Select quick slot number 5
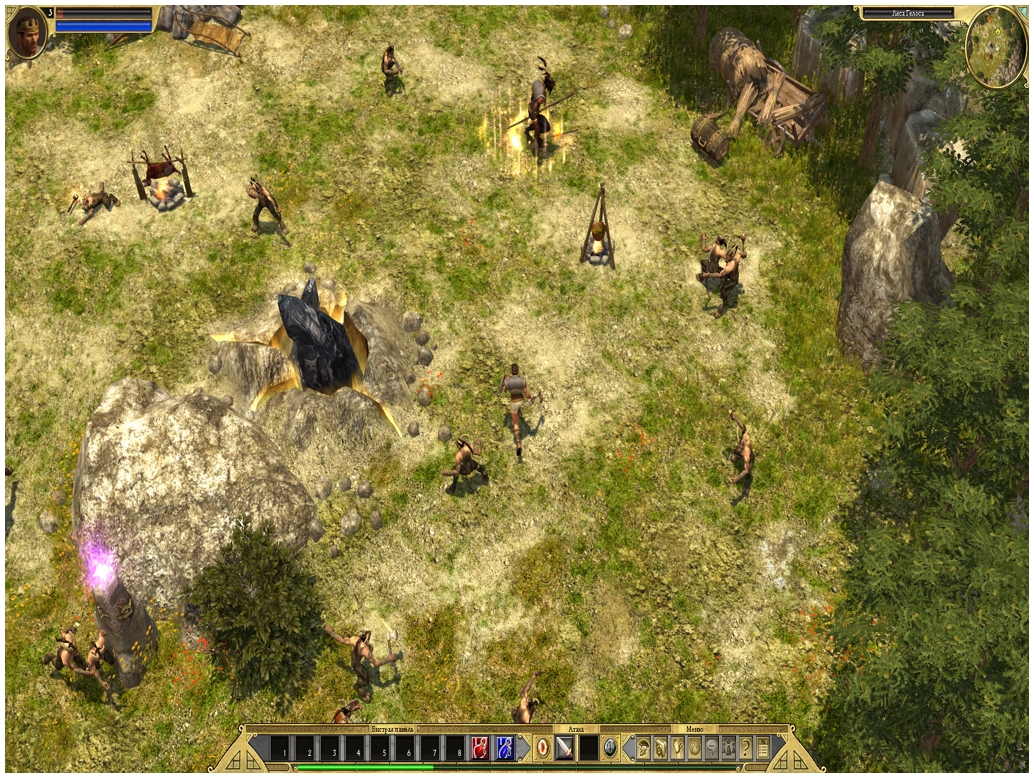 pyautogui.click(x=381, y=748)
